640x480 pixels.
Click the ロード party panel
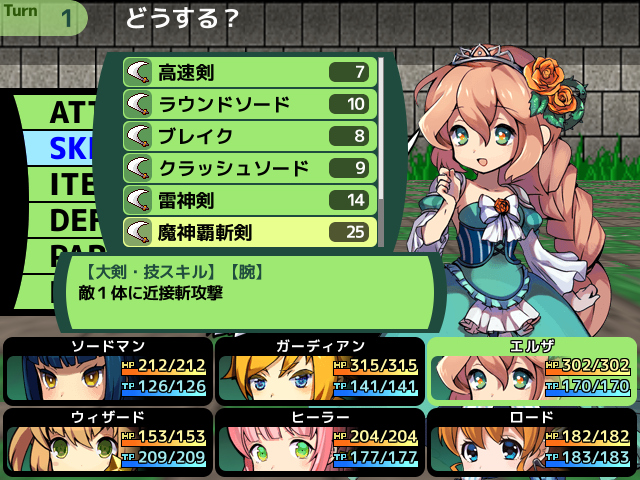(x=531, y=440)
